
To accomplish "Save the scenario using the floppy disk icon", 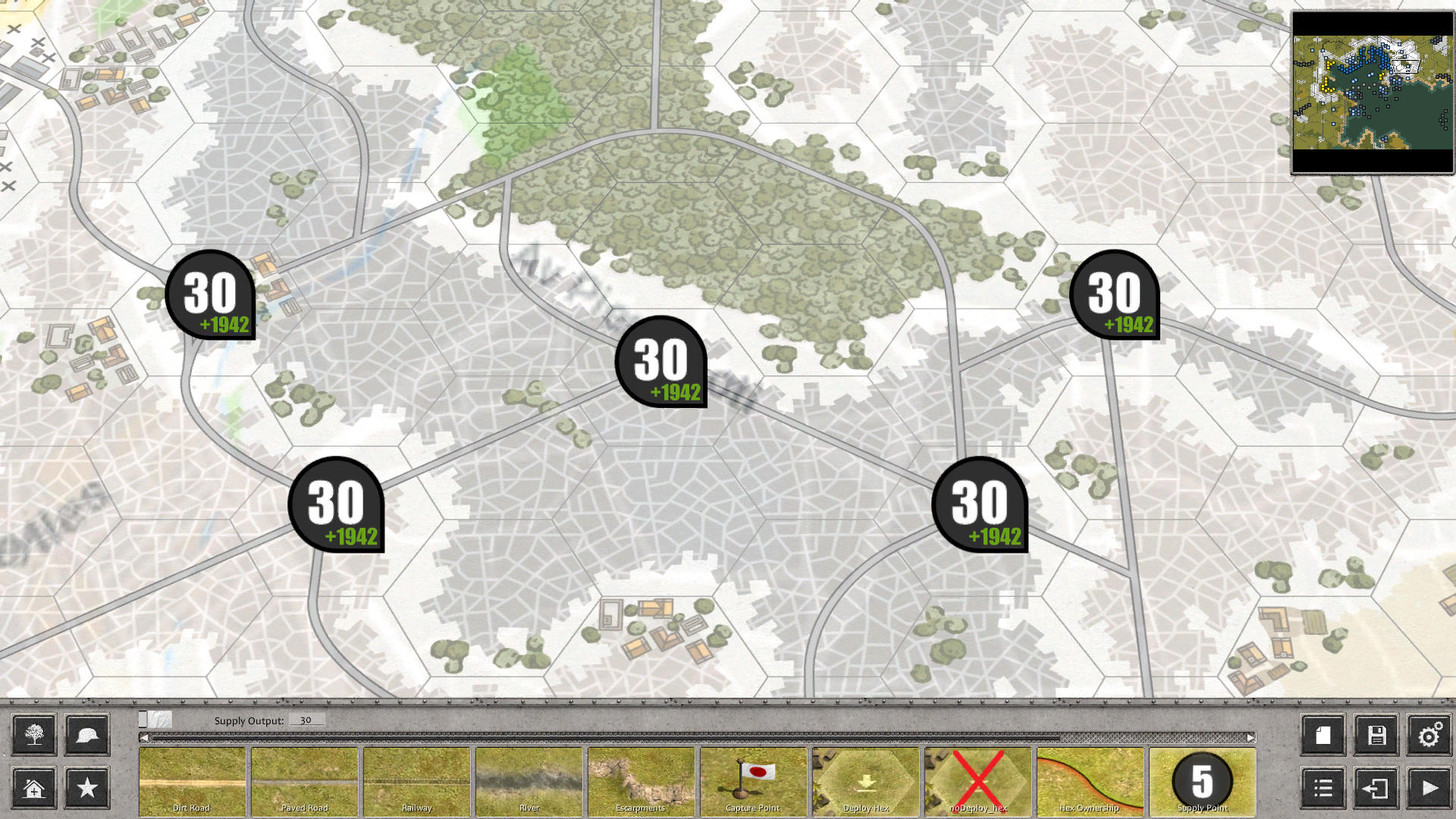I will pos(1377,735).
